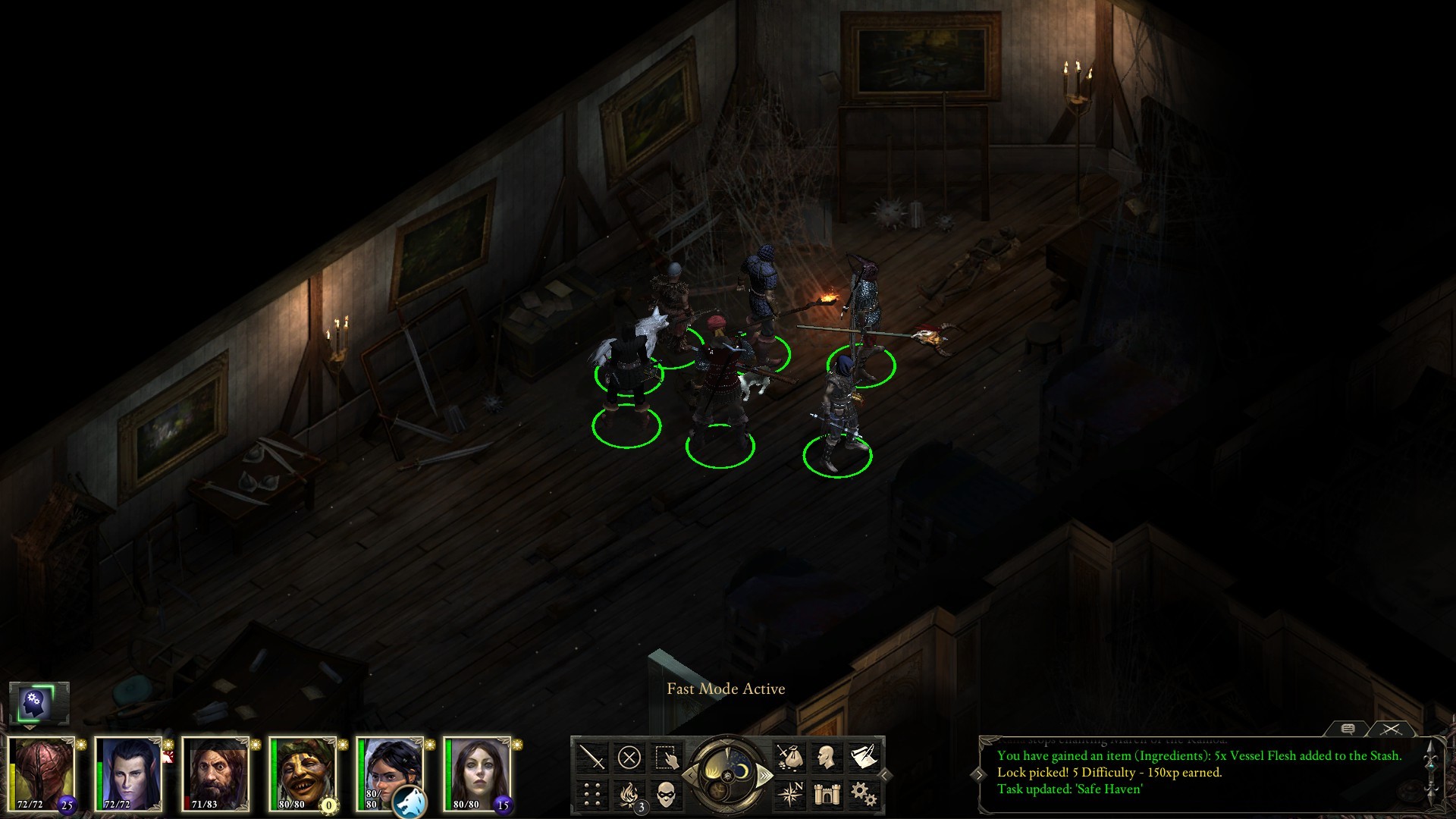
Task: Open the area map compass icon
Action: pyautogui.click(x=789, y=794)
